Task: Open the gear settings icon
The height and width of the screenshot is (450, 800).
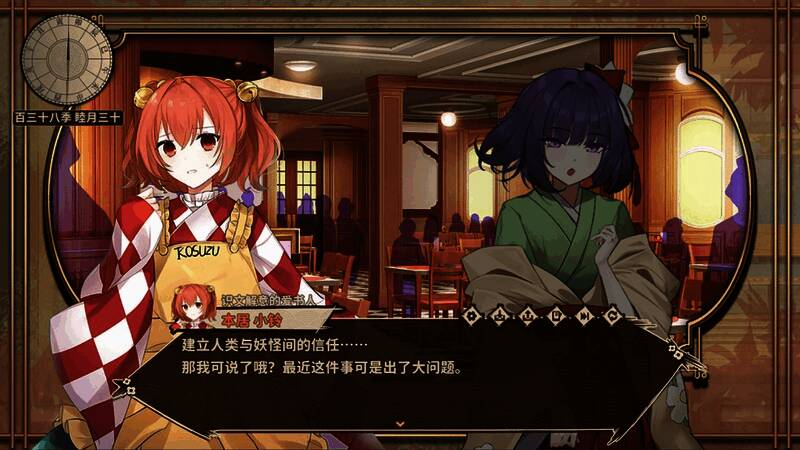Action: pos(471,316)
